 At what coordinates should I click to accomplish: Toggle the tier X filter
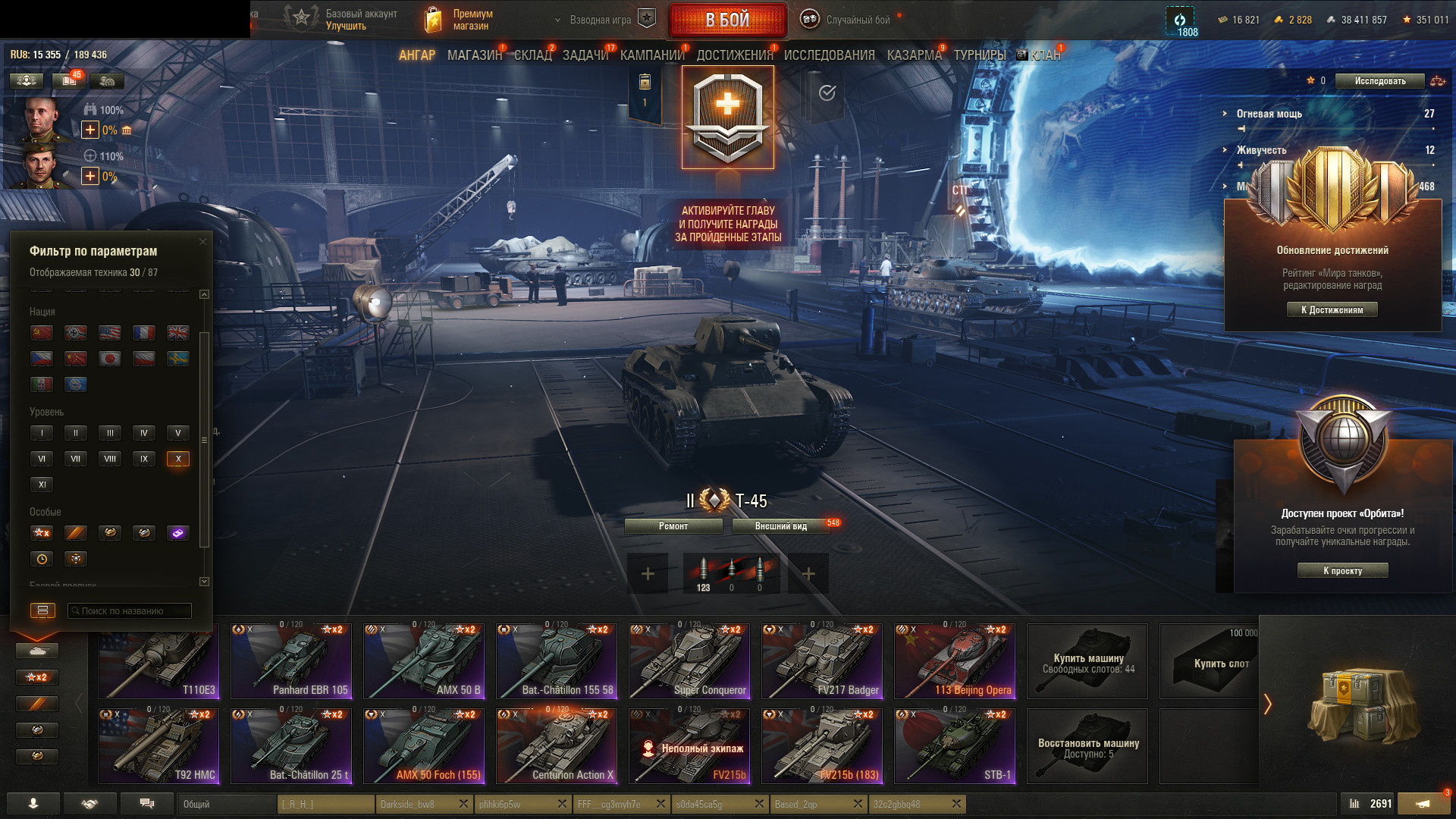pos(178,459)
